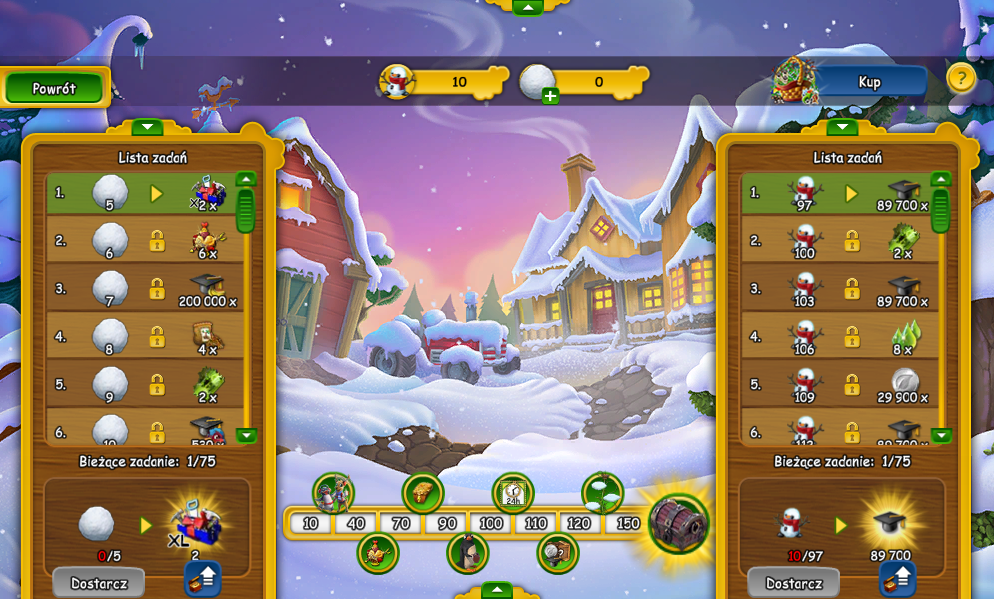Image resolution: width=994 pixels, height=599 pixels.
Task: Select locked snowball task 3 with 200 000 reward
Action: [x=144, y=289]
